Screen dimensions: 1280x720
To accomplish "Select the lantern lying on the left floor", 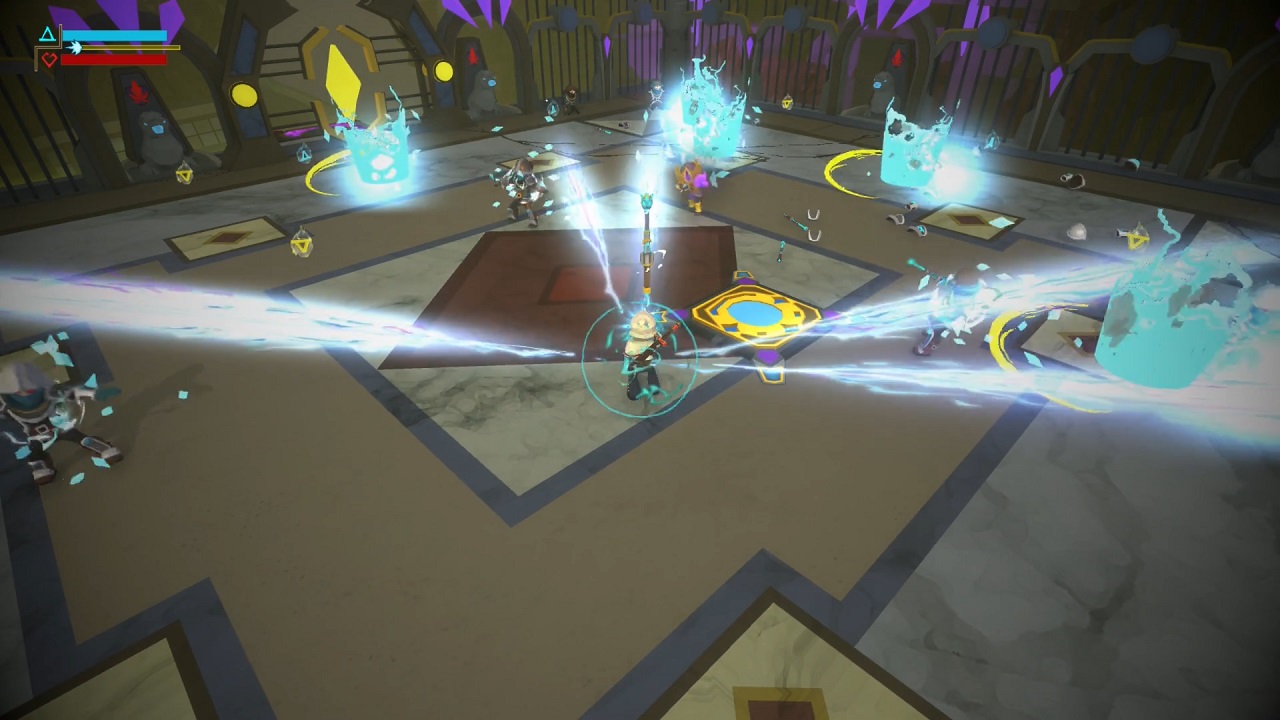I will [x=303, y=243].
